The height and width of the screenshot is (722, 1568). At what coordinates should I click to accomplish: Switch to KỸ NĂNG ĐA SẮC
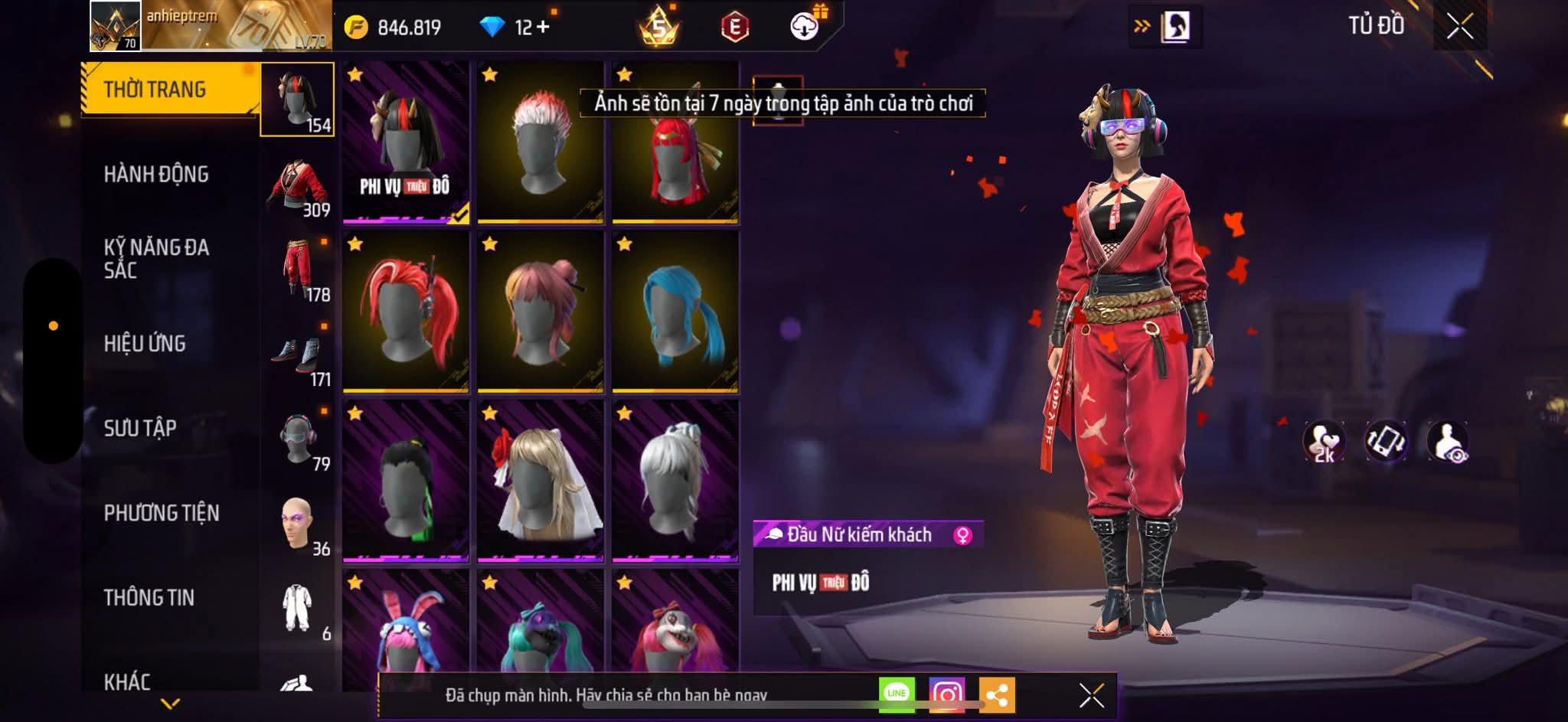[156, 258]
